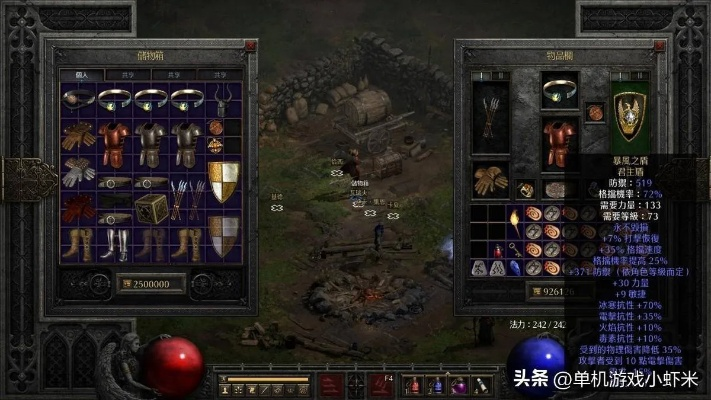Use the purple rejuvenation potion in belt
The height and width of the screenshot is (400, 711).
[x=459, y=384]
